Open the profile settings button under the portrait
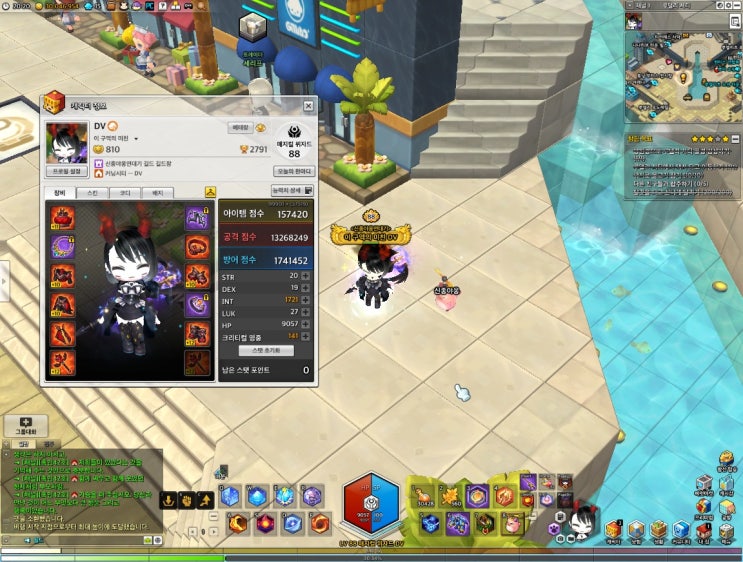This screenshot has height=562, width=743. 67,171
